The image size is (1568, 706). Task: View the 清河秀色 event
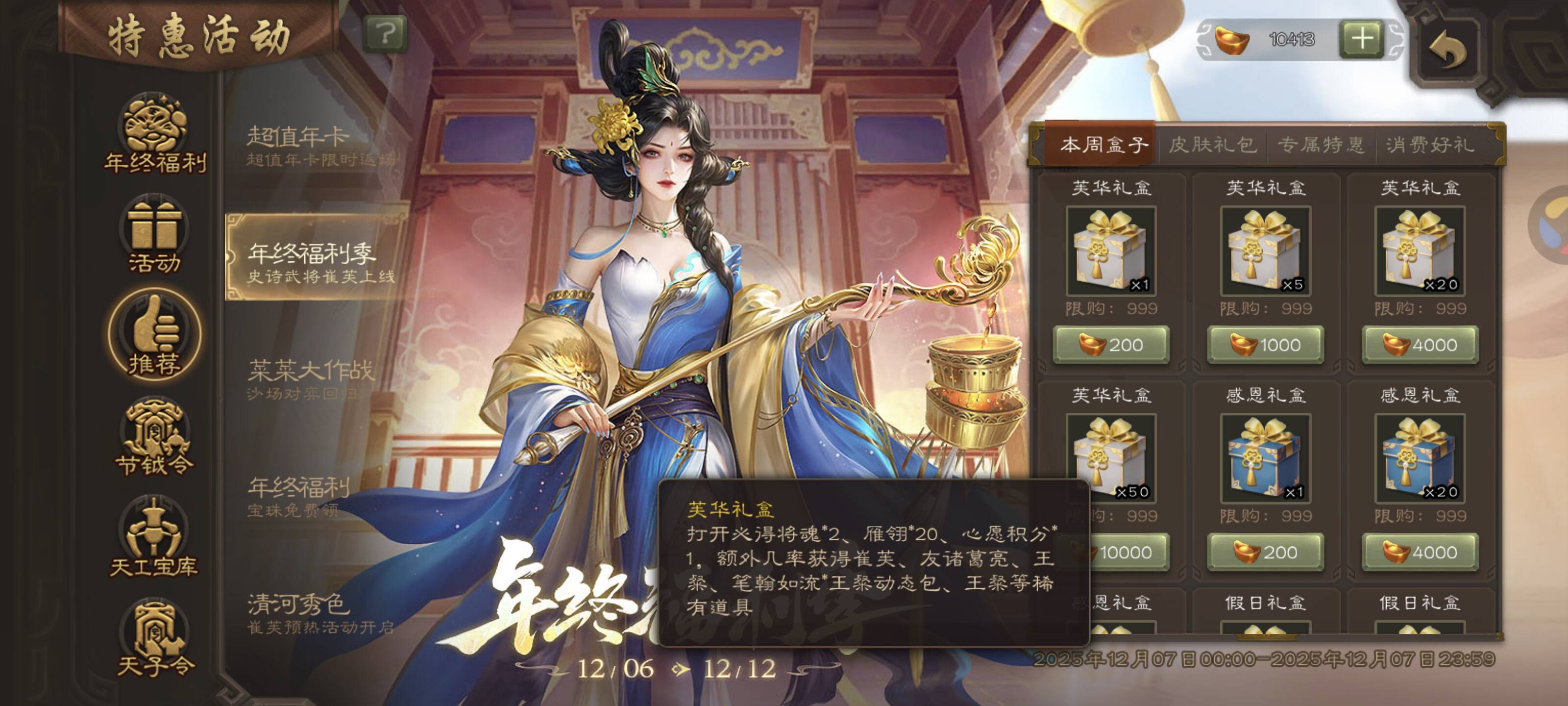[317, 612]
